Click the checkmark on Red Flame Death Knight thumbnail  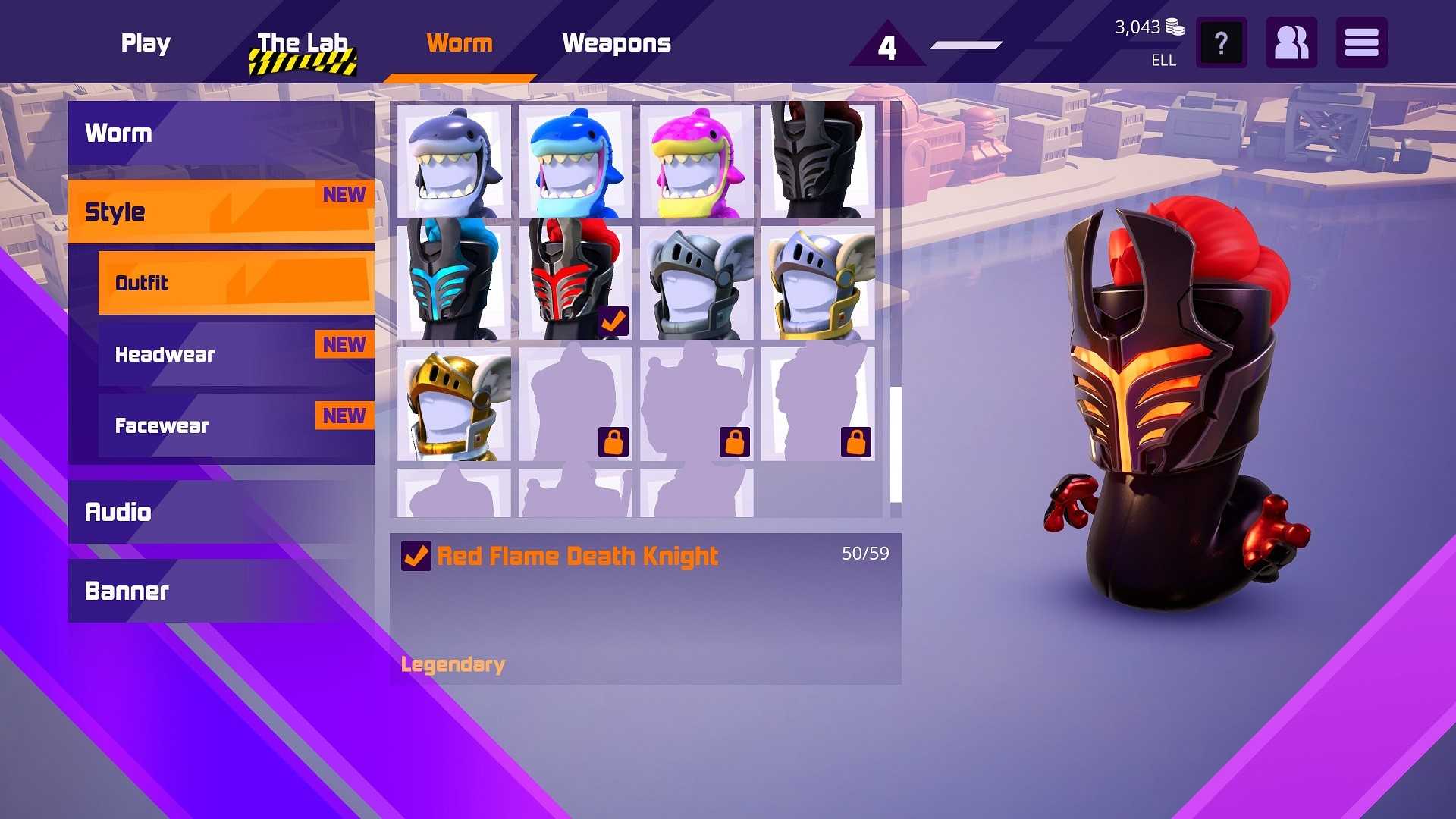(x=614, y=322)
